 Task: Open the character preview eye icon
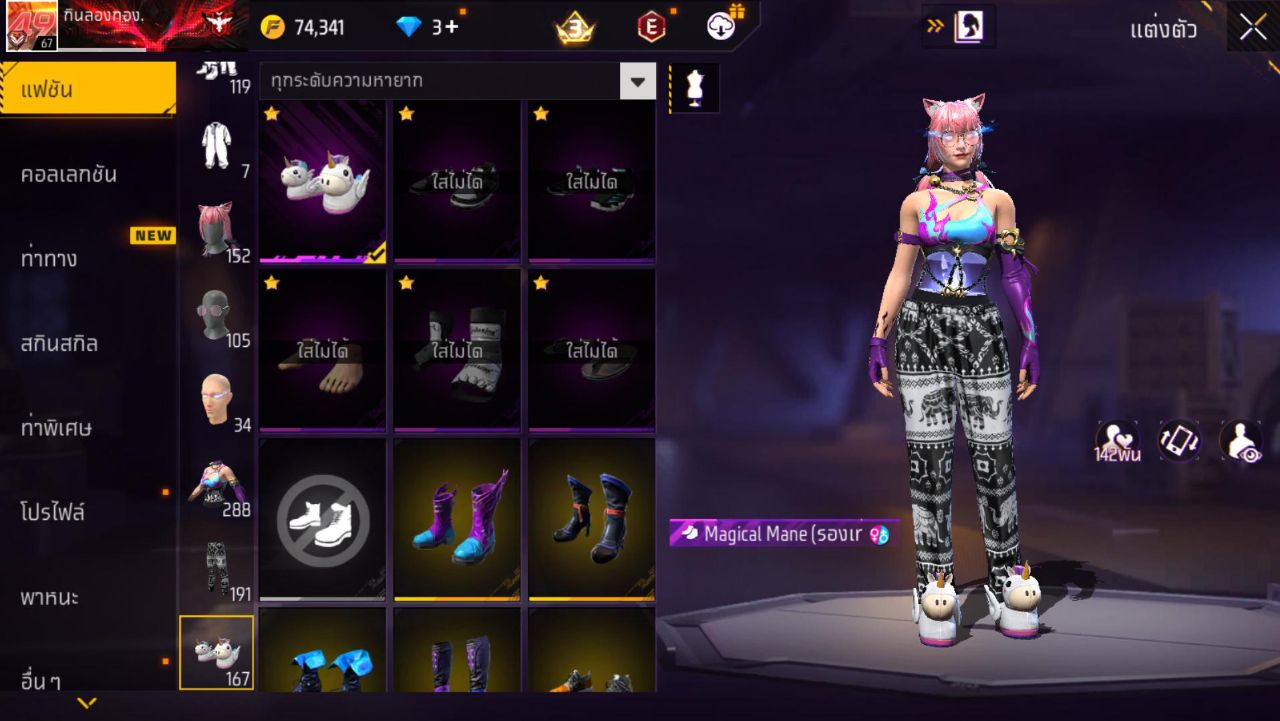tap(1240, 440)
